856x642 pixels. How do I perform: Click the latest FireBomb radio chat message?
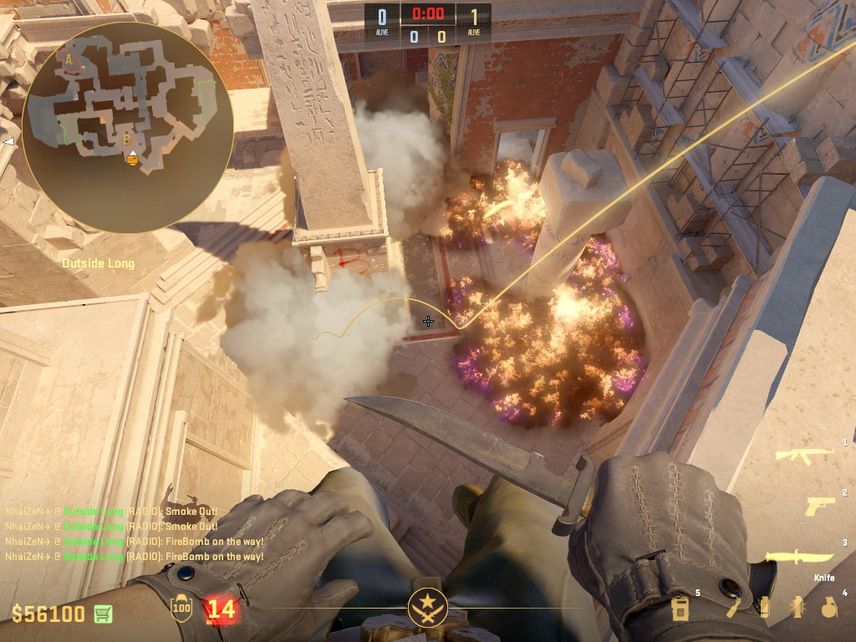(135, 556)
